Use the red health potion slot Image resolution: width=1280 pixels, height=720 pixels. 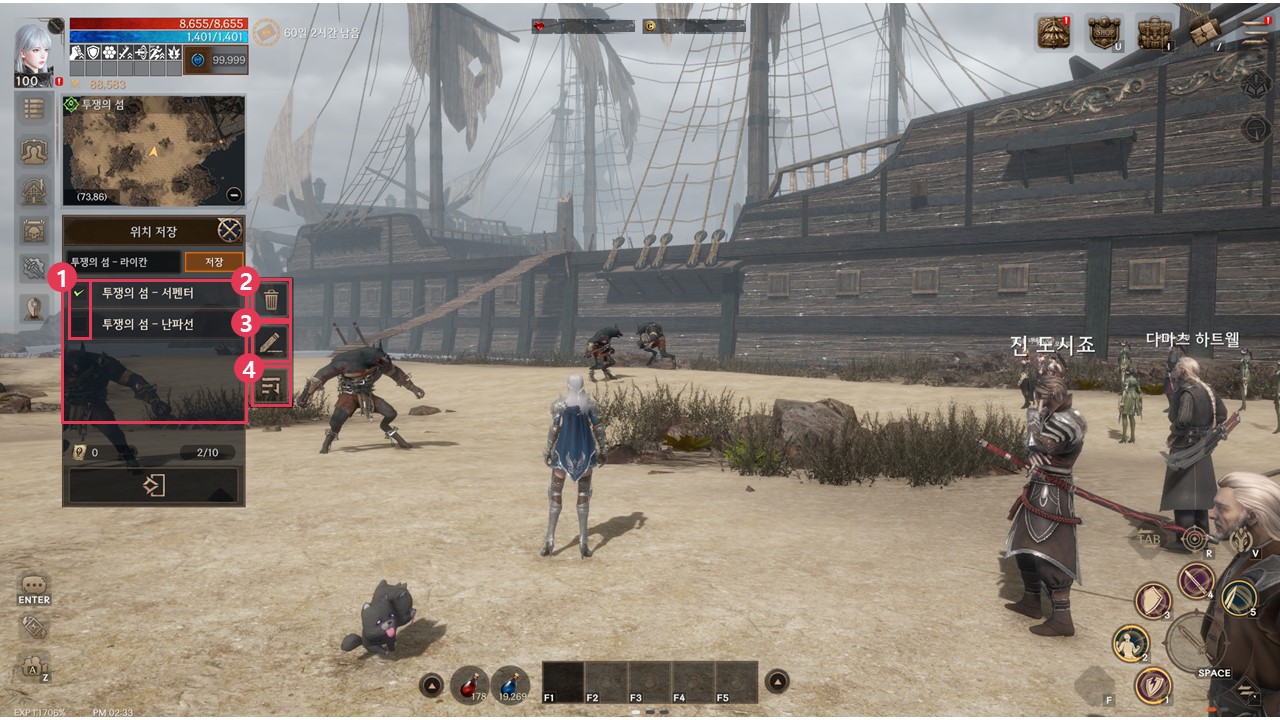click(x=469, y=684)
